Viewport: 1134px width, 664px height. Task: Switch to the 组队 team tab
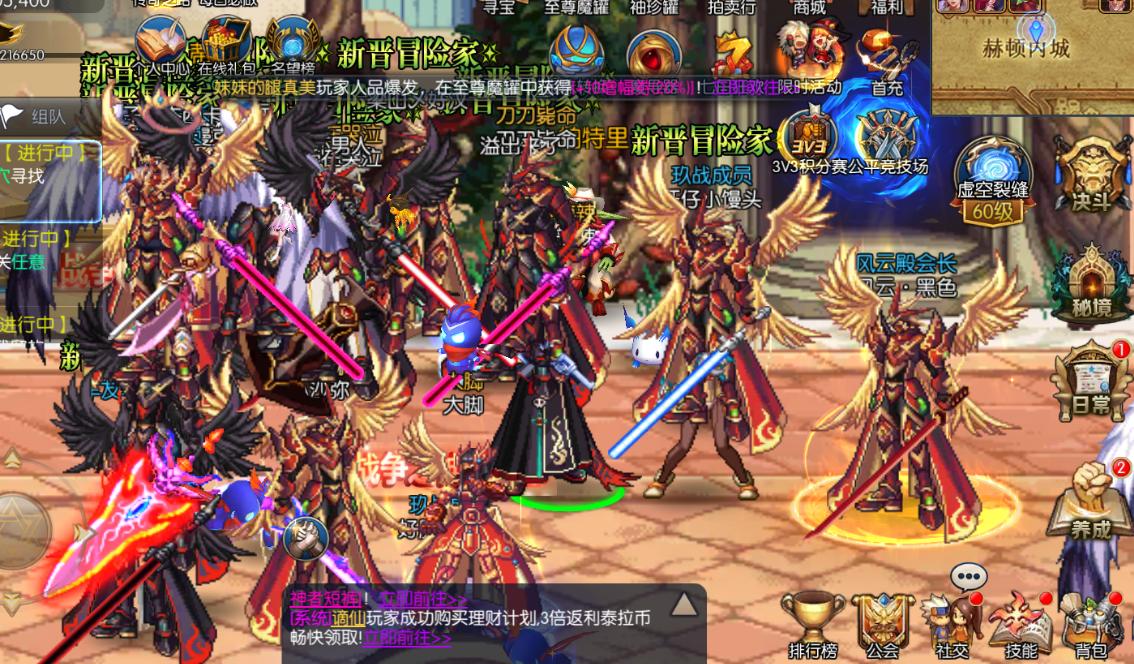click(x=40, y=116)
